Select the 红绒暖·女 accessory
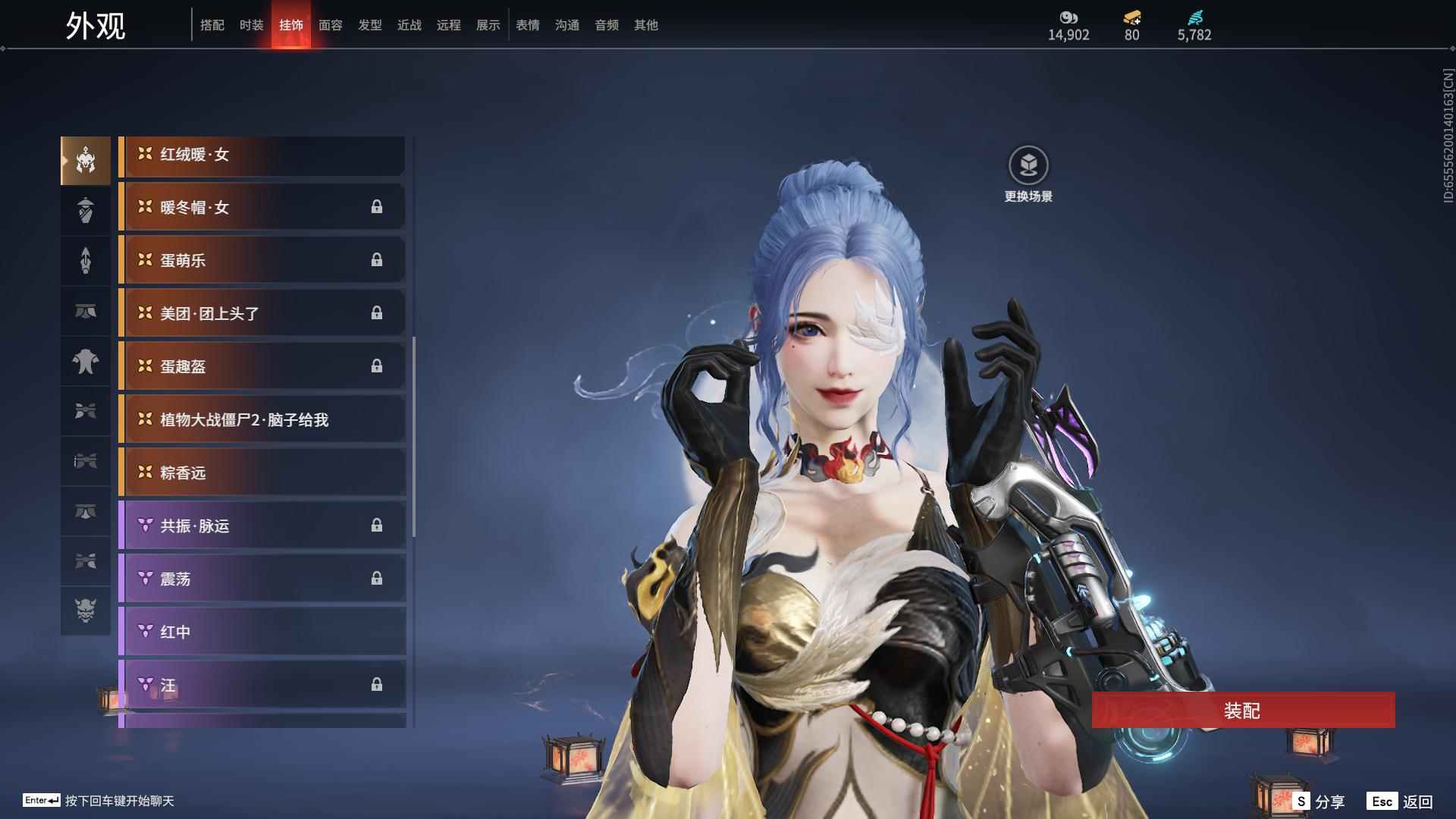 tap(262, 155)
